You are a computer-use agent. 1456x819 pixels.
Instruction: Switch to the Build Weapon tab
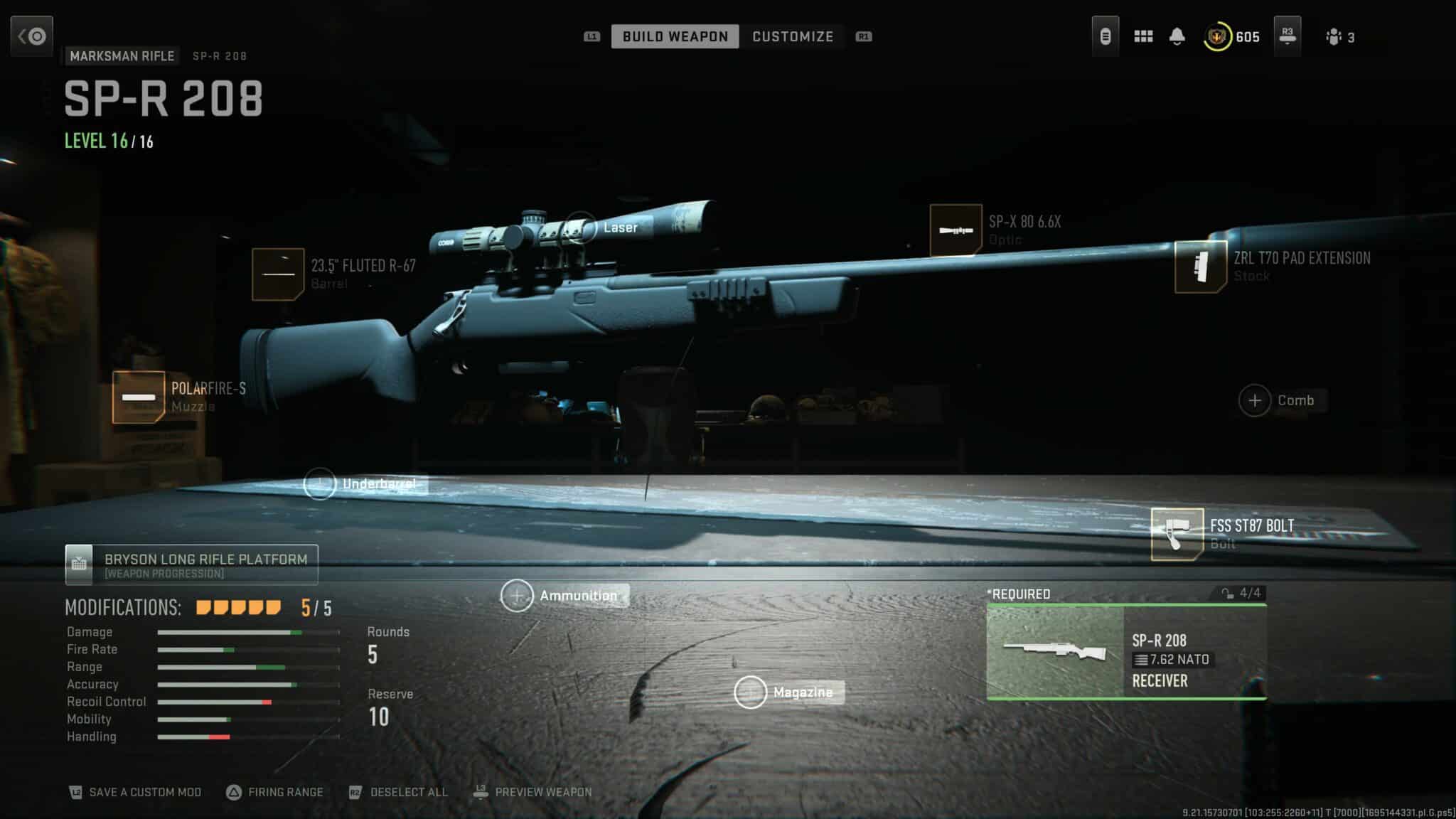675,36
